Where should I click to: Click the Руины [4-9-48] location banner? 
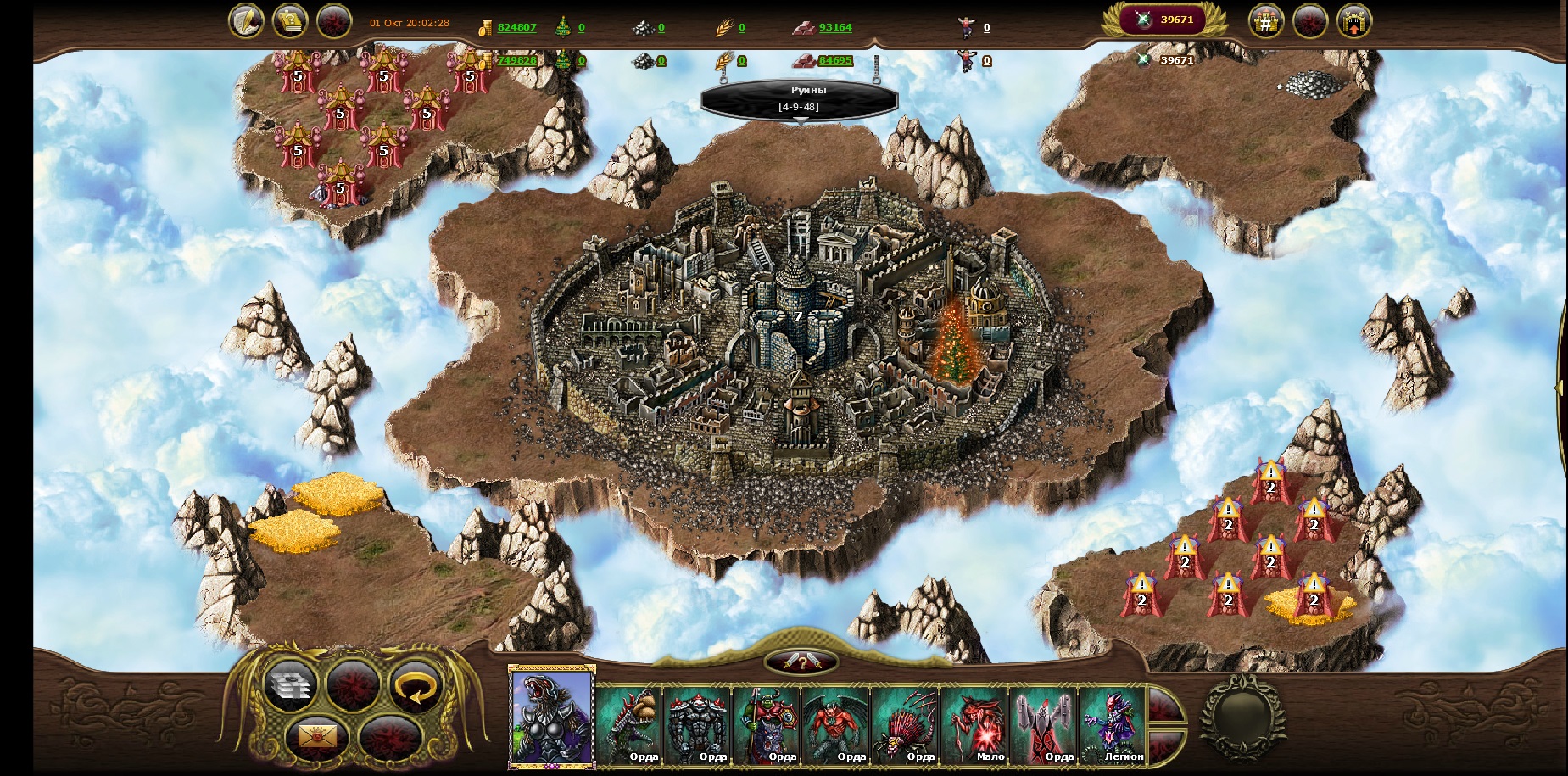click(799, 98)
